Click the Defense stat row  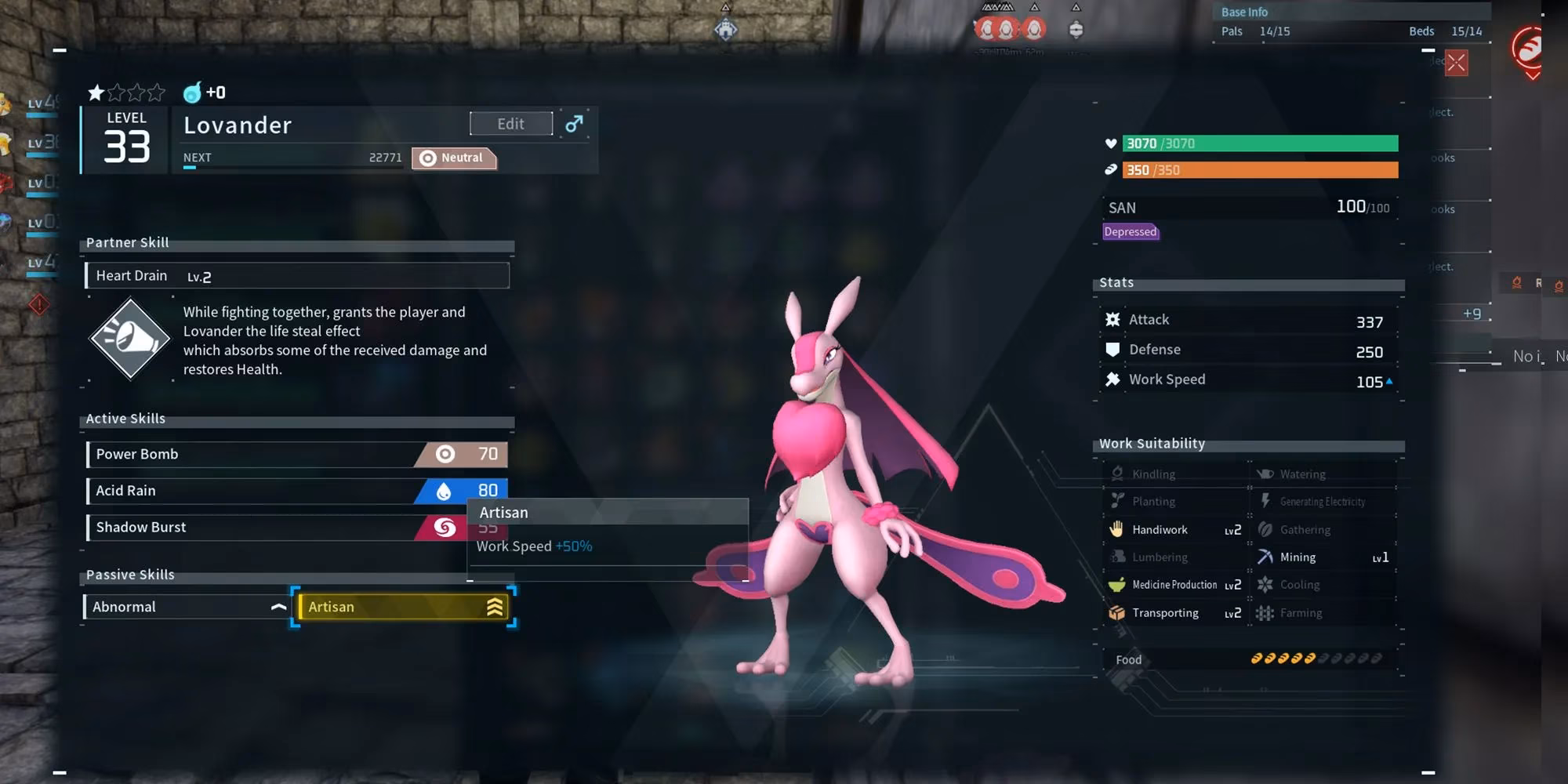pyautogui.click(x=1248, y=350)
